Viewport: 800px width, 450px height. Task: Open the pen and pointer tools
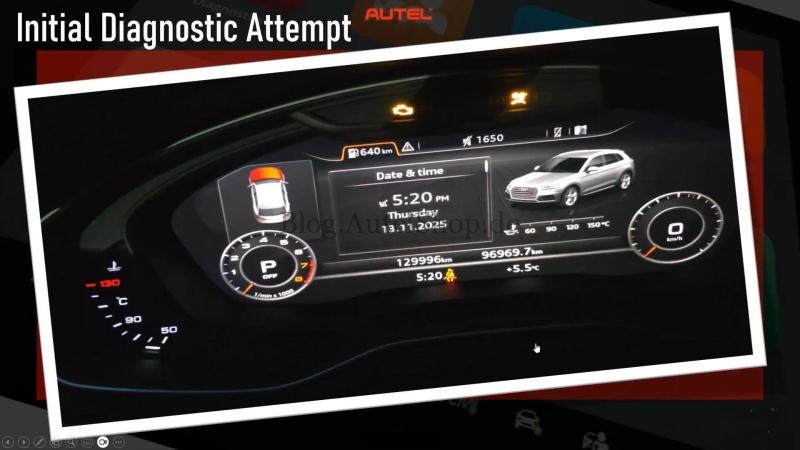coord(40,441)
